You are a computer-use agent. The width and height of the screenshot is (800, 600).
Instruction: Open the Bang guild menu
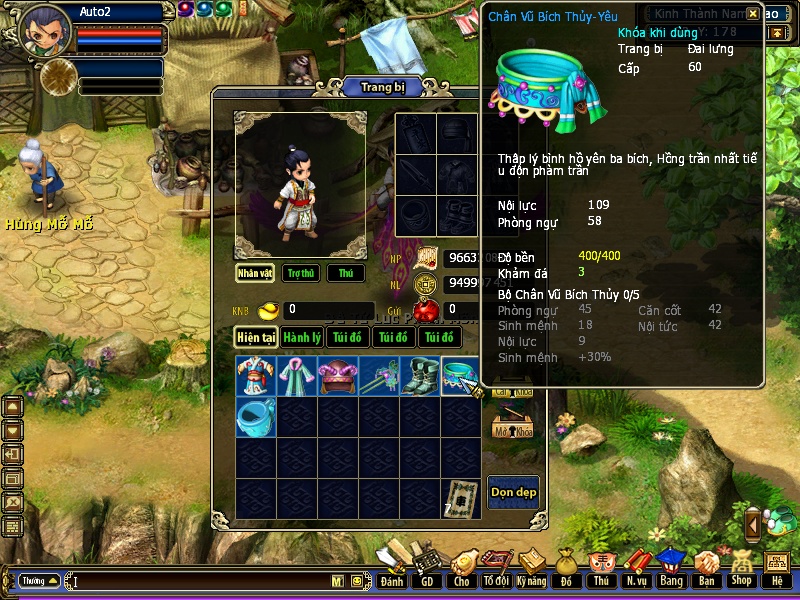(671, 569)
